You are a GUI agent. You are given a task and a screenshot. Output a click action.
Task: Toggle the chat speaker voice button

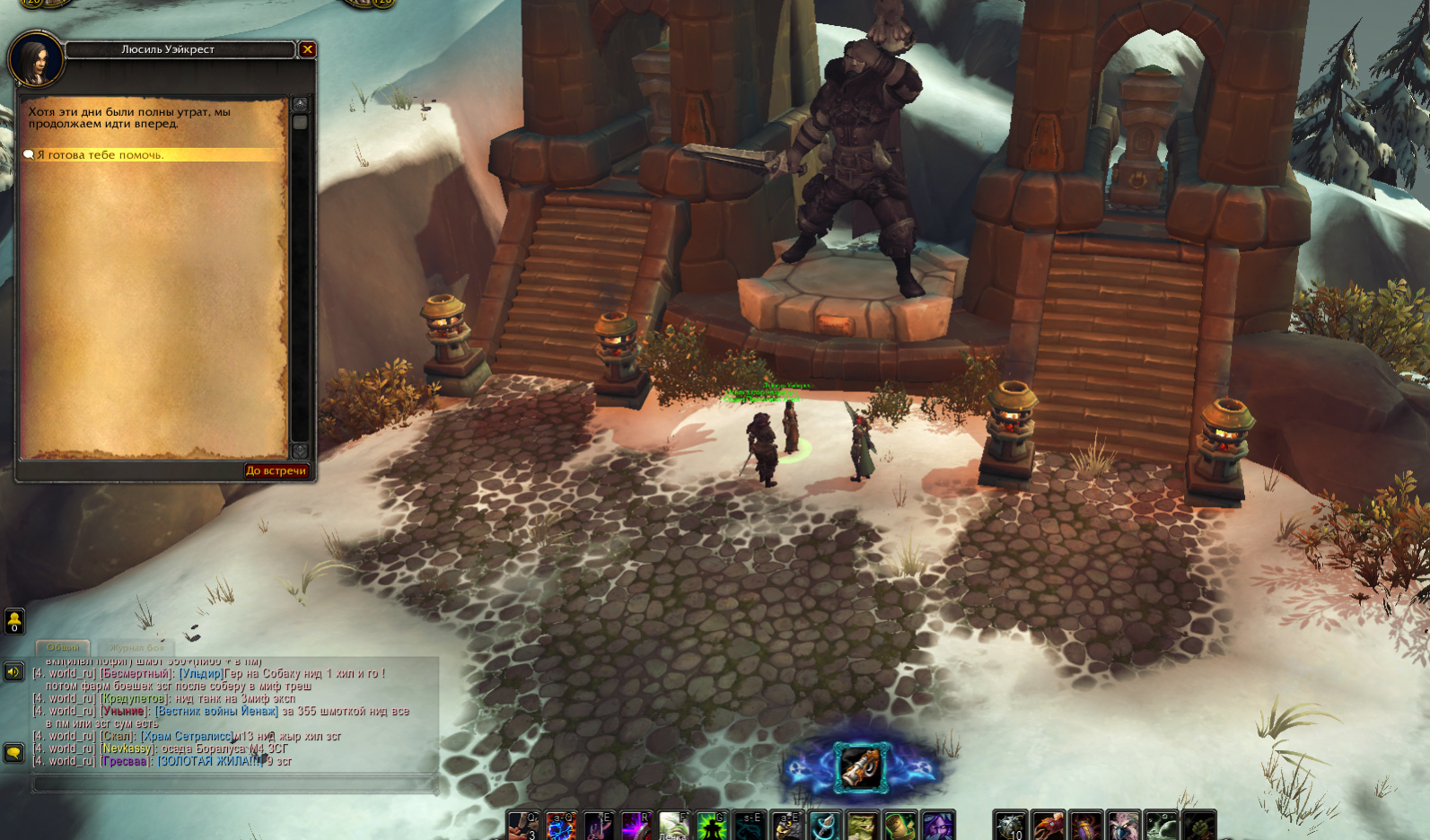[x=14, y=671]
